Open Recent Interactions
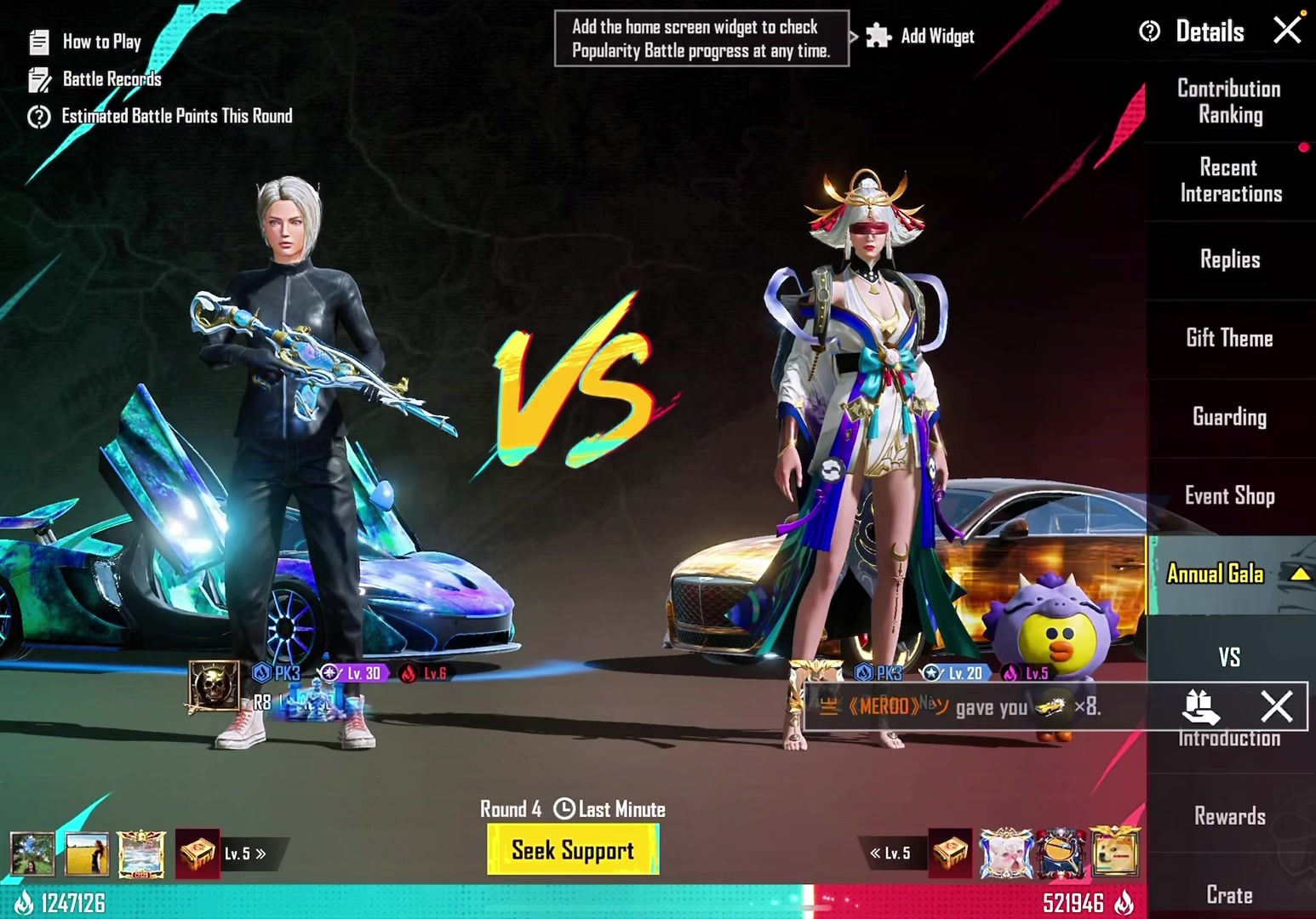Image resolution: width=1316 pixels, height=919 pixels. coord(1229,180)
